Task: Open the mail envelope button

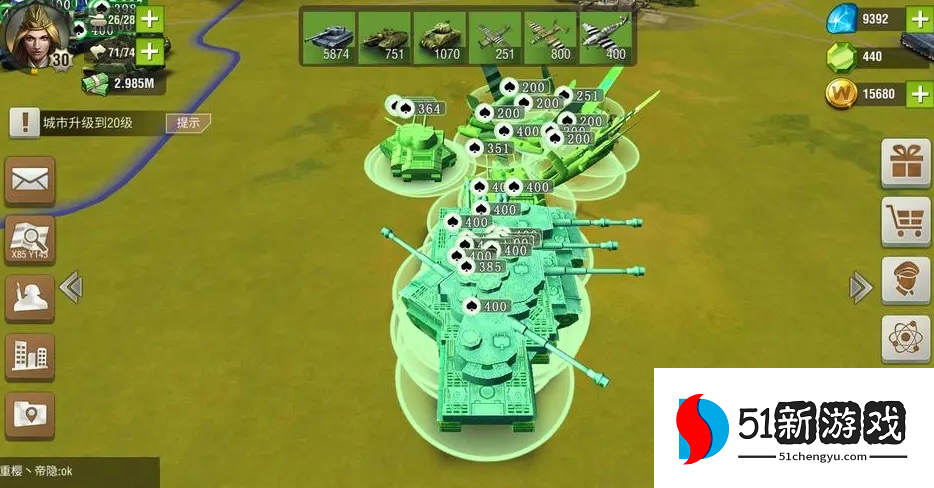Action: click(x=30, y=181)
